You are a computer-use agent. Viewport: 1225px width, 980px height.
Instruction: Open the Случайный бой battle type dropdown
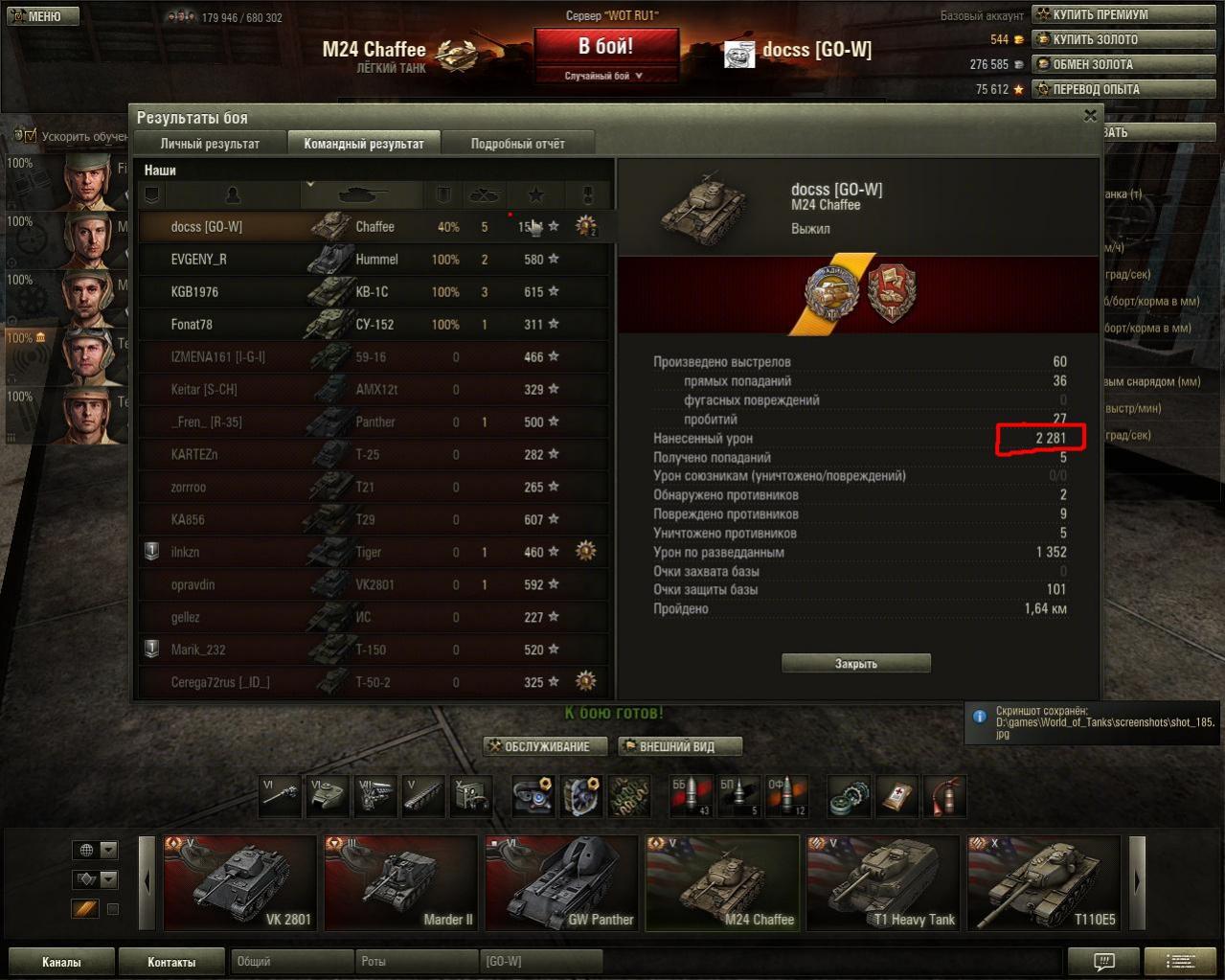coord(604,76)
